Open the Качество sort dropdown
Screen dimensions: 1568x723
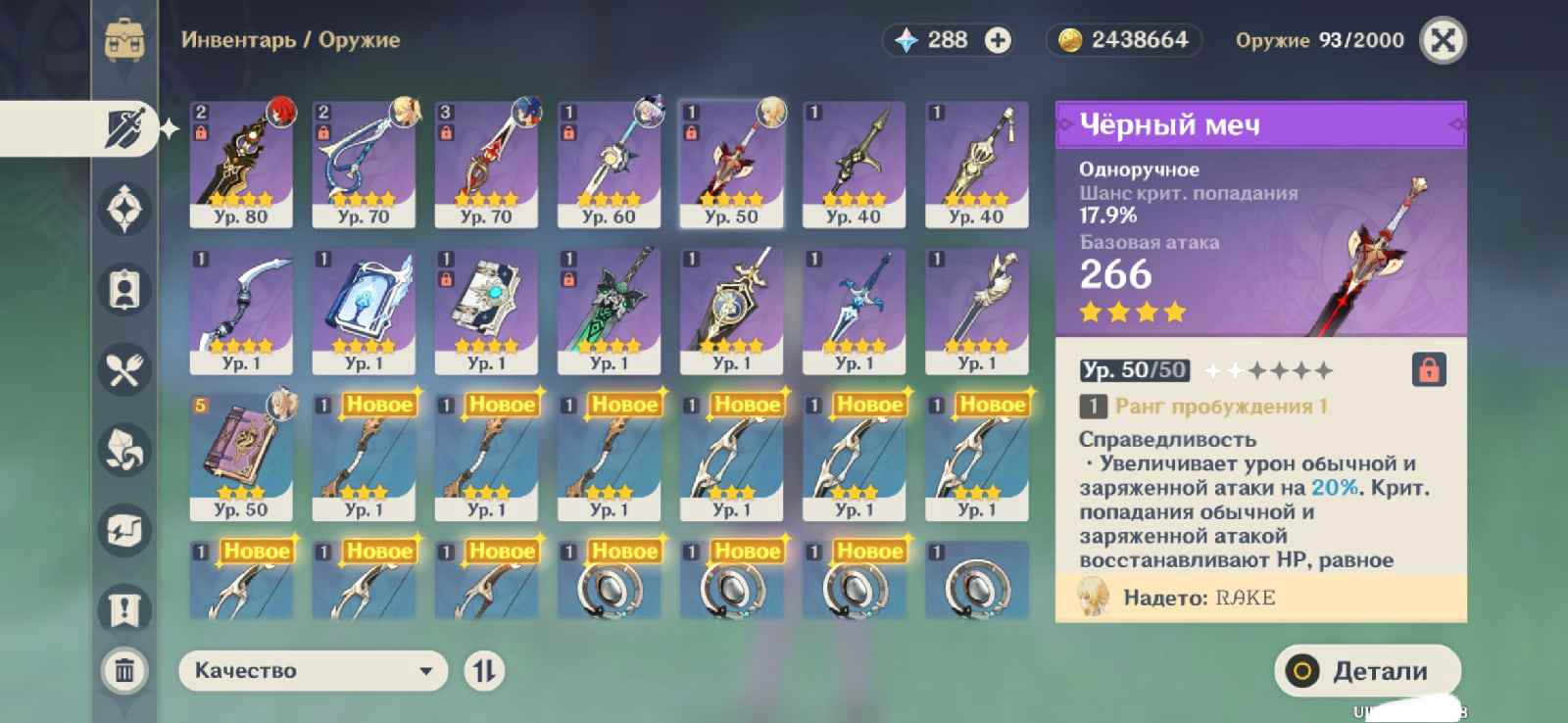pyautogui.click(x=313, y=671)
